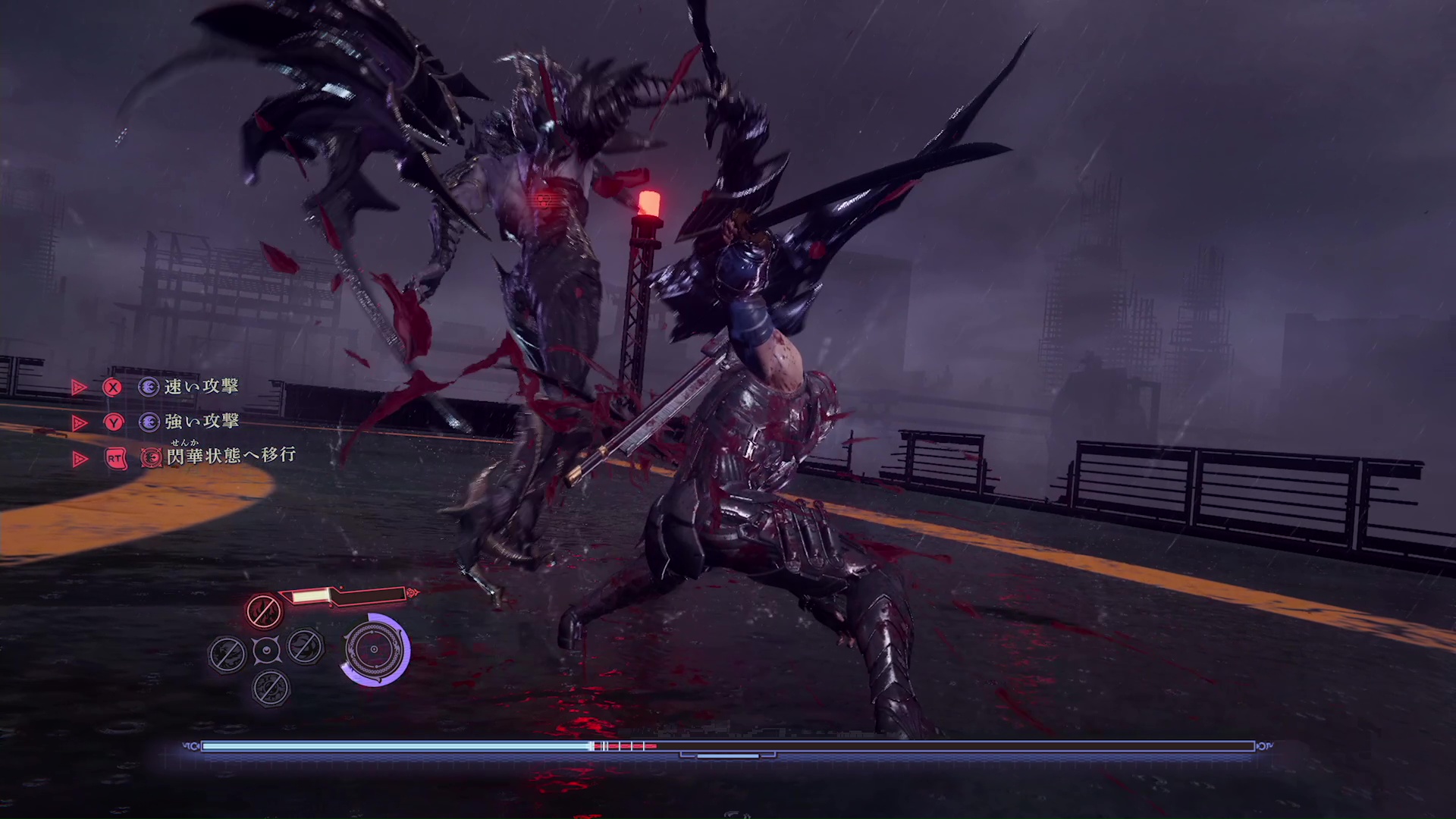Click the purple moon emblem next to 速い攻撃
The height and width of the screenshot is (819, 1456).
click(x=149, y=388)
